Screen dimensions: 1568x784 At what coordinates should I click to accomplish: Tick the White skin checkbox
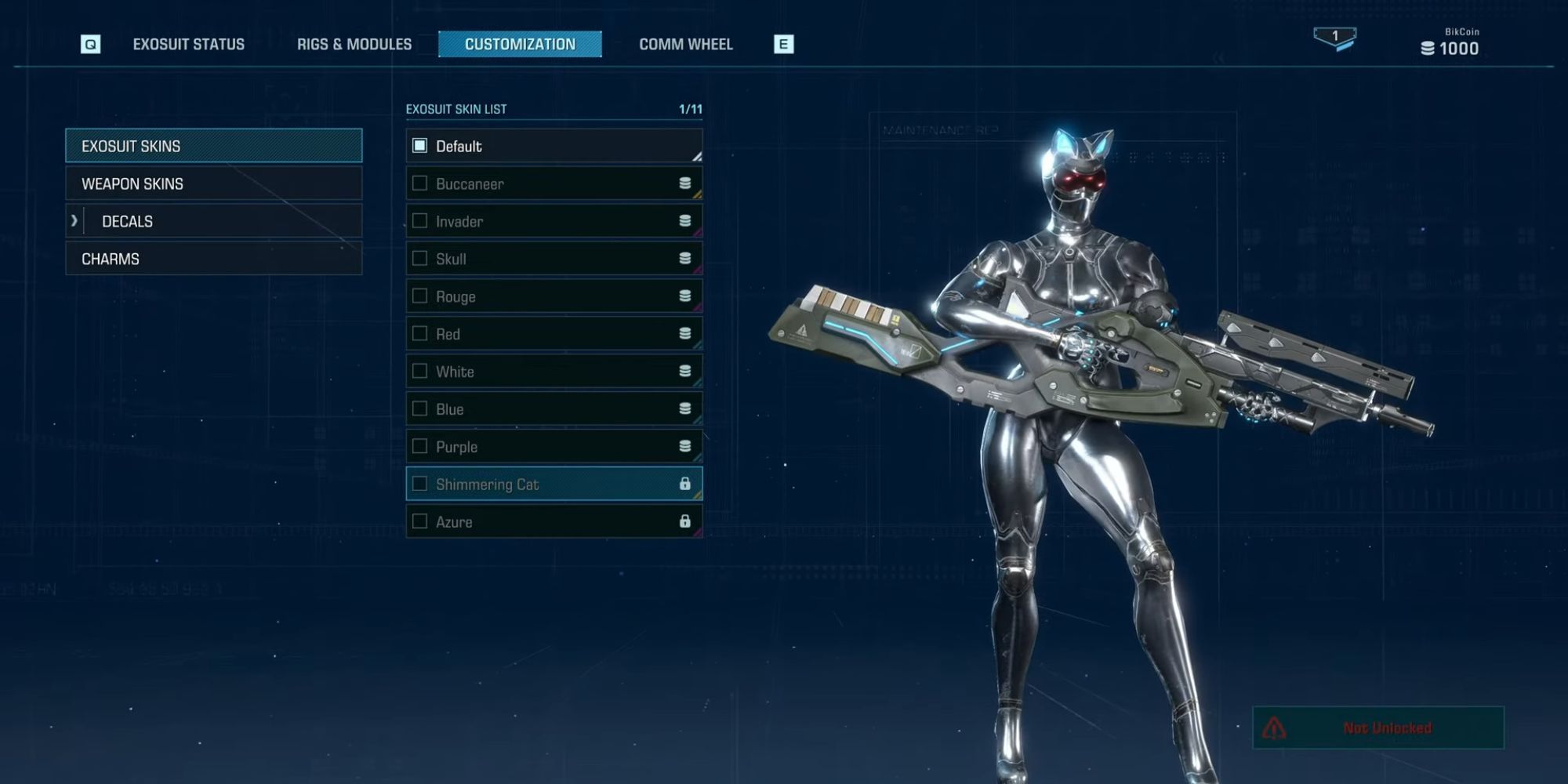coord(419,371)
